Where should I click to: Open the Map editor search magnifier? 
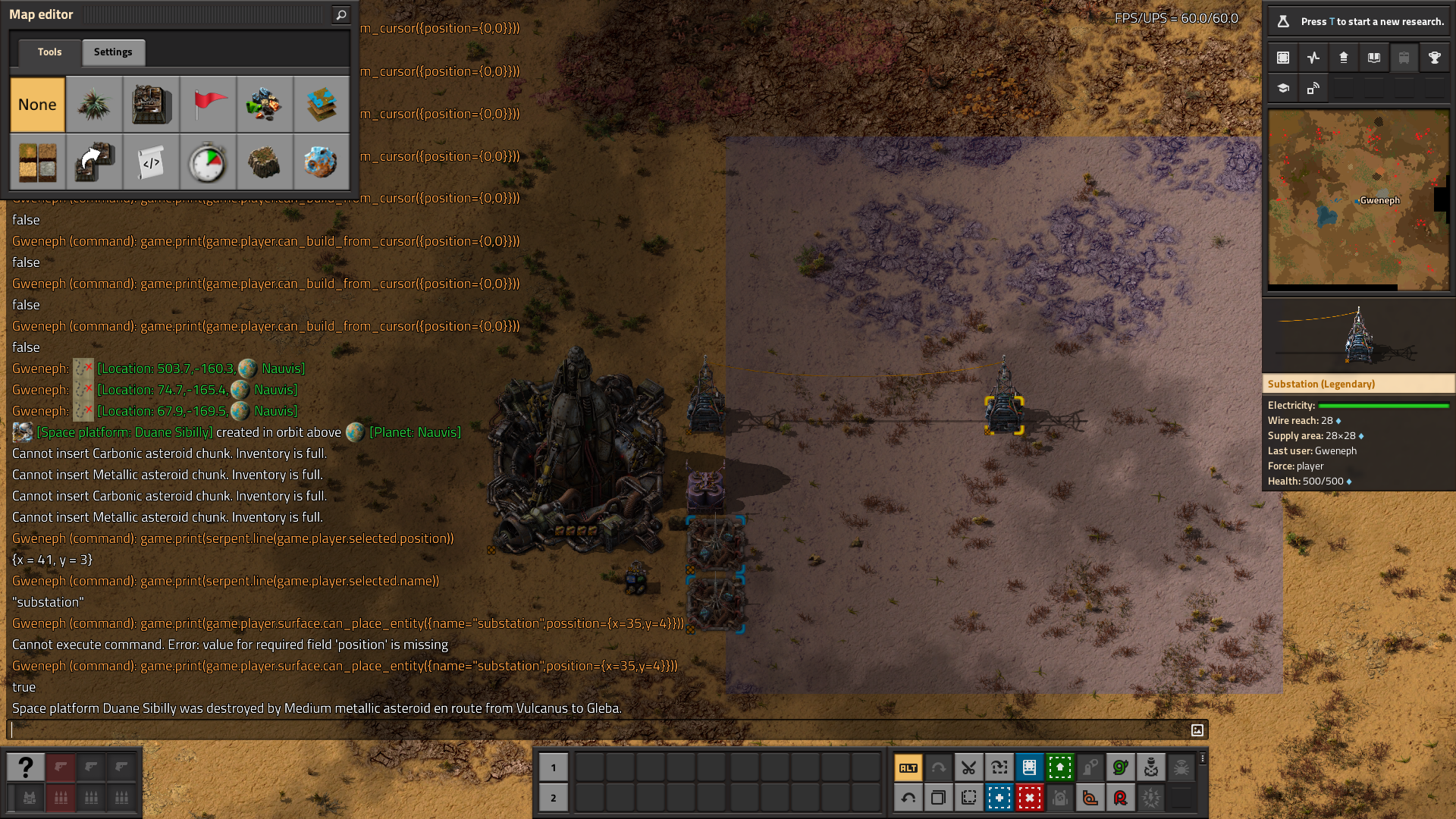pos(341,14)
